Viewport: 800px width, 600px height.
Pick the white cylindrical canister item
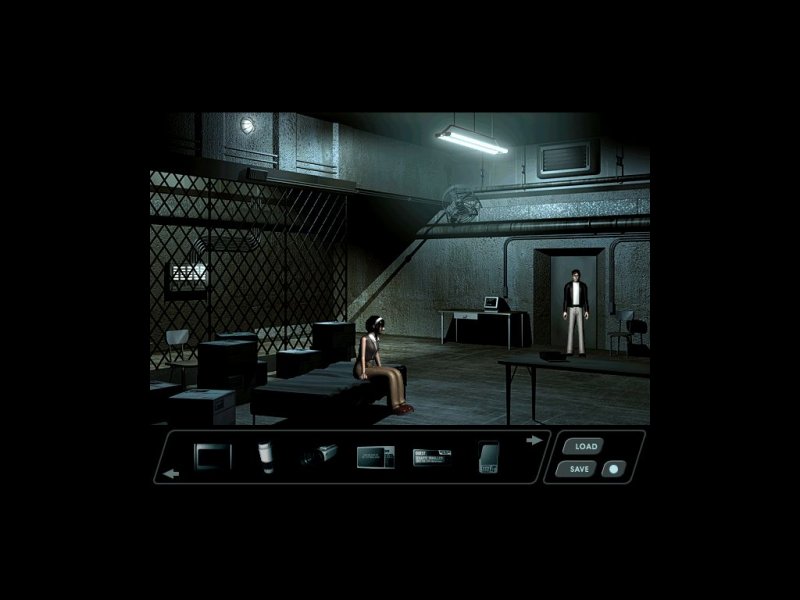click(266, 457)
